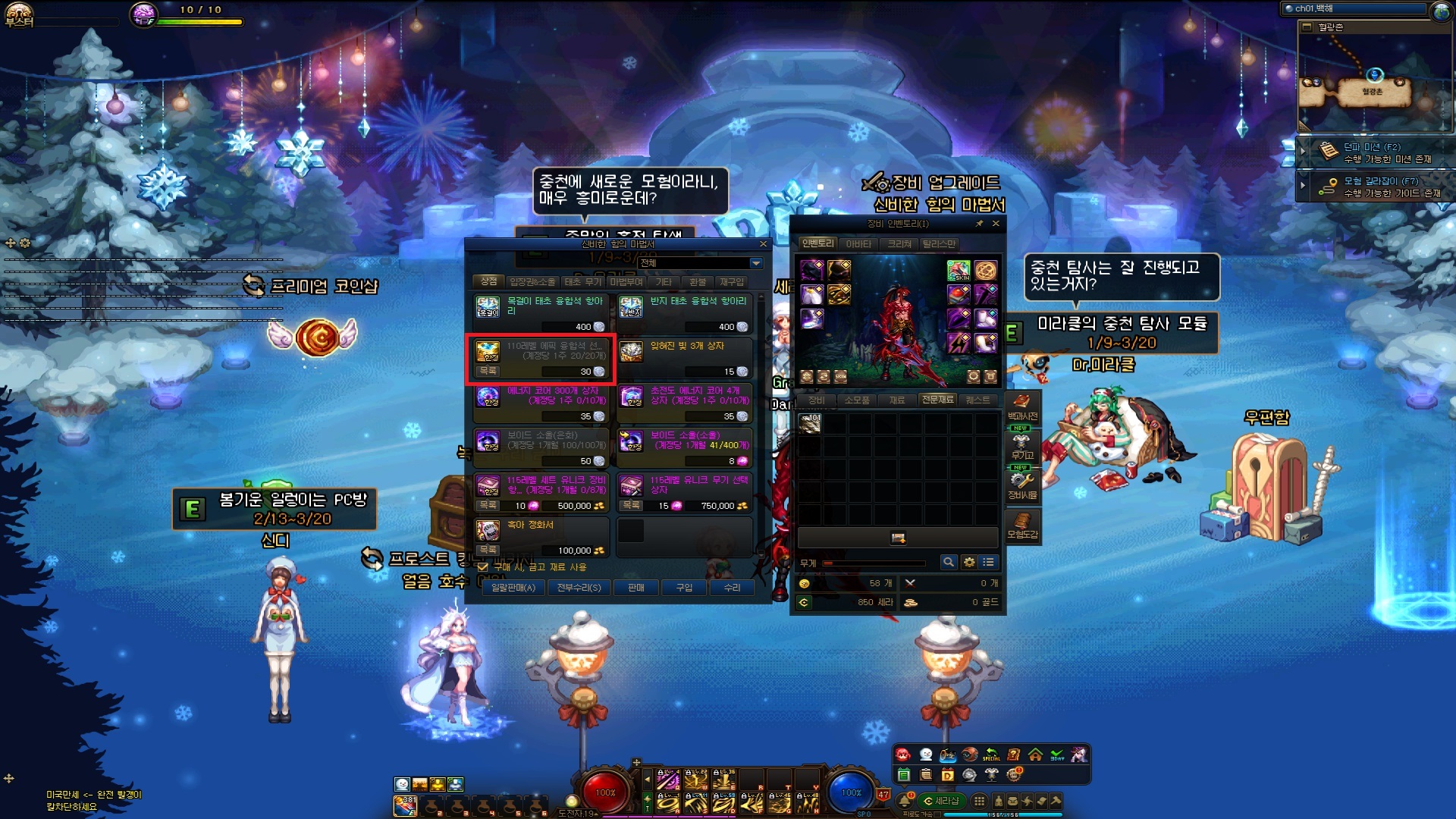The image size is (1456, 819).
Task: Click the 구입 purchase button
Action: [x=684, y=588]
